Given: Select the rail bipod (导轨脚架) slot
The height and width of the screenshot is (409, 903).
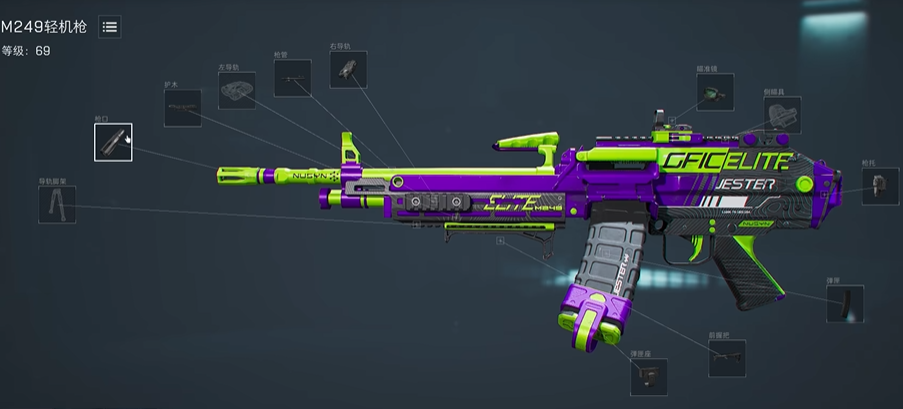Looking at the screenshot, I should tap(56, 204).
